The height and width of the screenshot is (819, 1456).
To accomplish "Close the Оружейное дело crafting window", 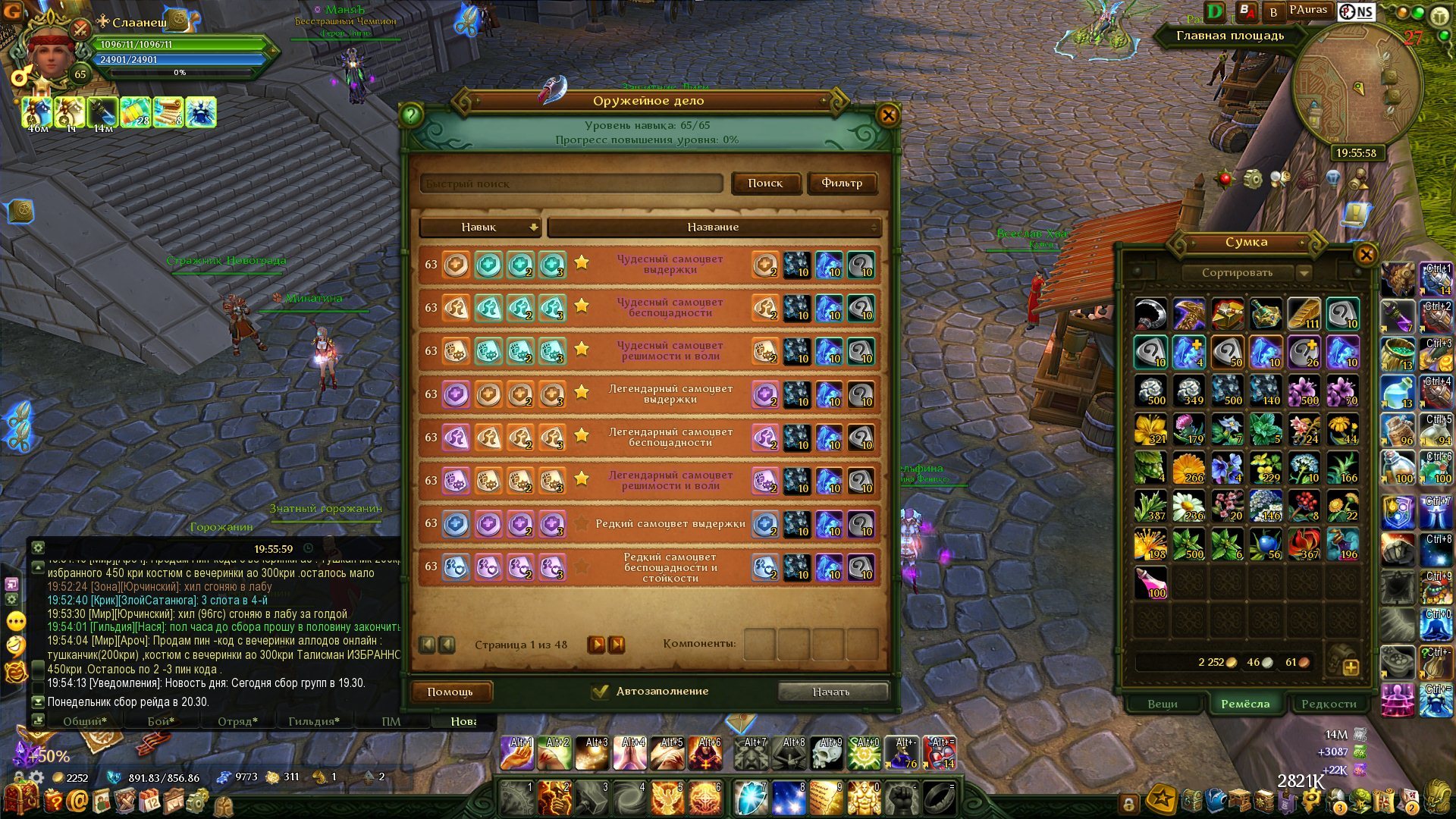I will pos(888,115).
